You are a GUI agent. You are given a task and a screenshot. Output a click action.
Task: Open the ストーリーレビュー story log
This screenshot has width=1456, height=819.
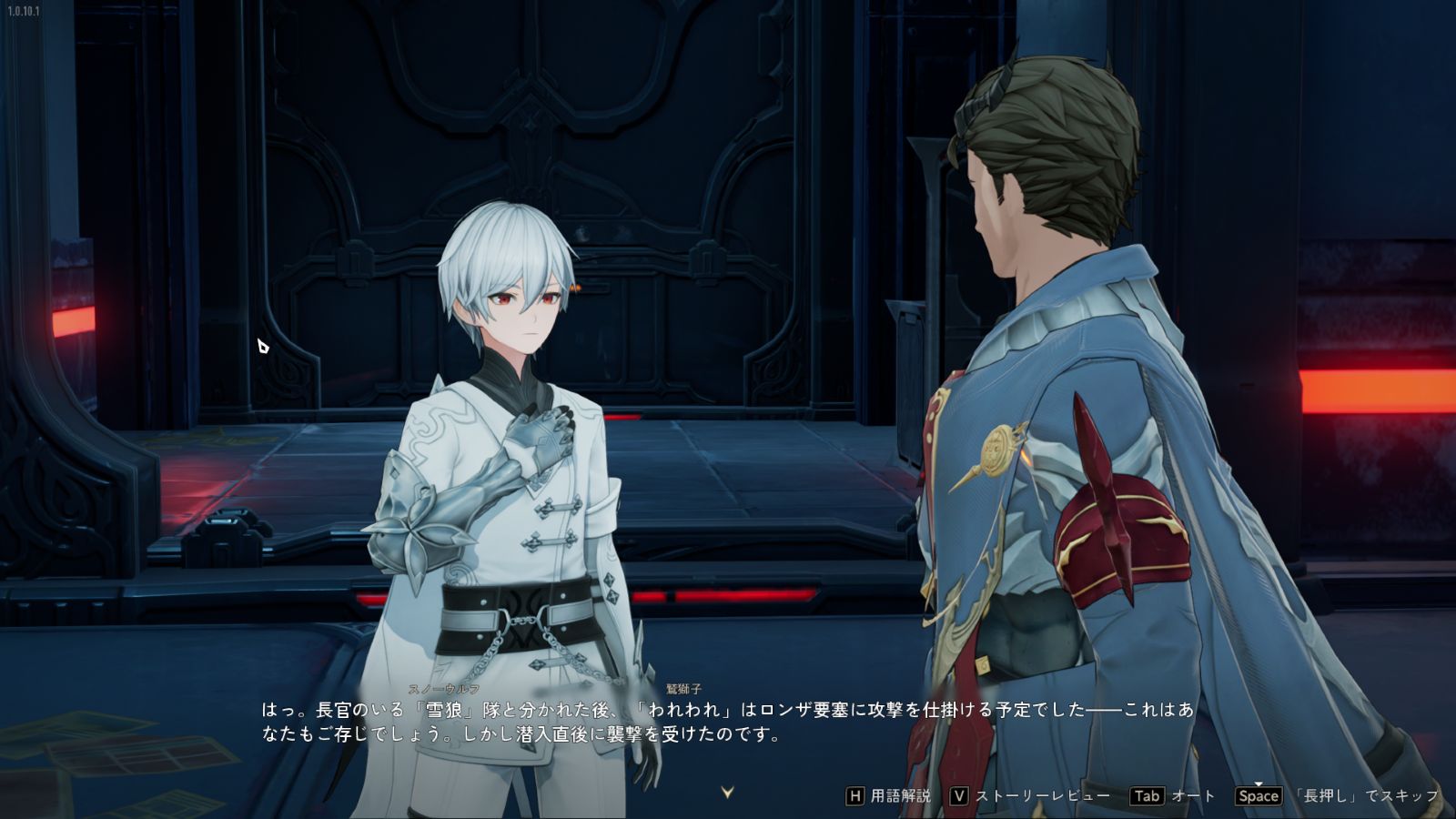pyautogui.click(x=1029, y=796)
